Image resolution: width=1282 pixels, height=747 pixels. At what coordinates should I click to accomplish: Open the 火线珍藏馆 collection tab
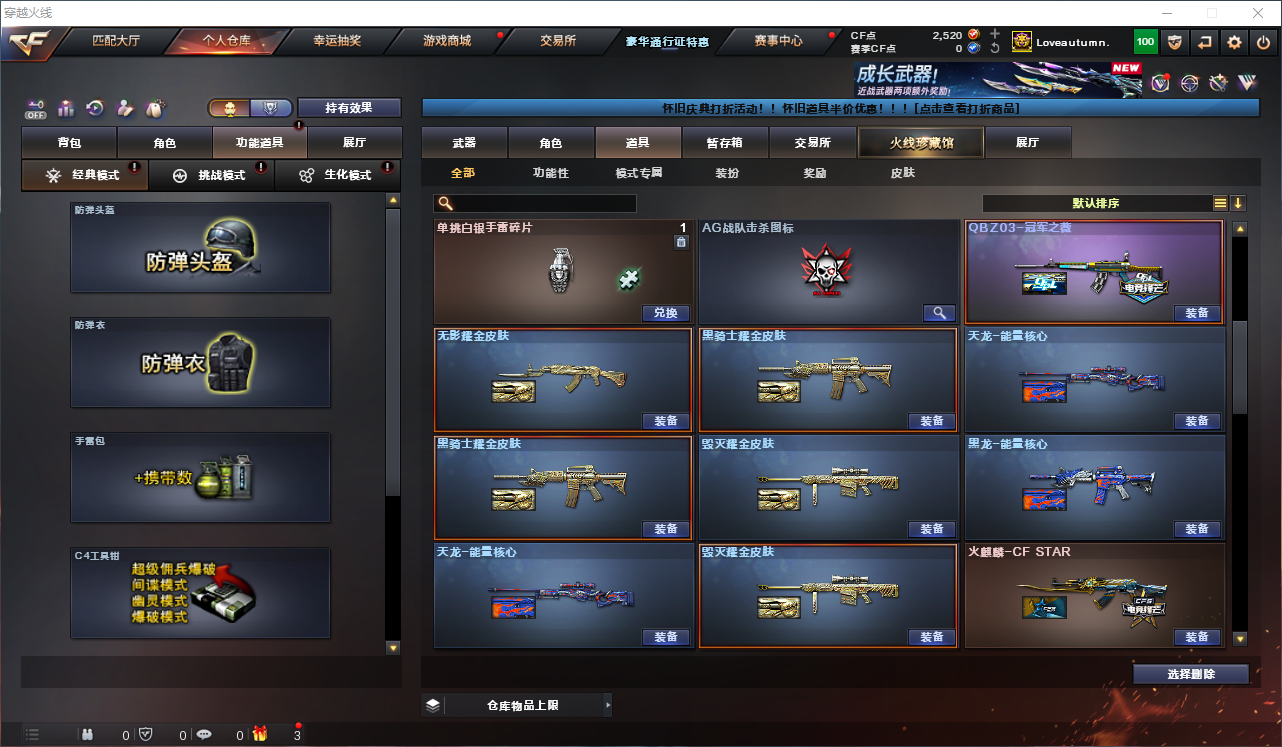(921, 143)
